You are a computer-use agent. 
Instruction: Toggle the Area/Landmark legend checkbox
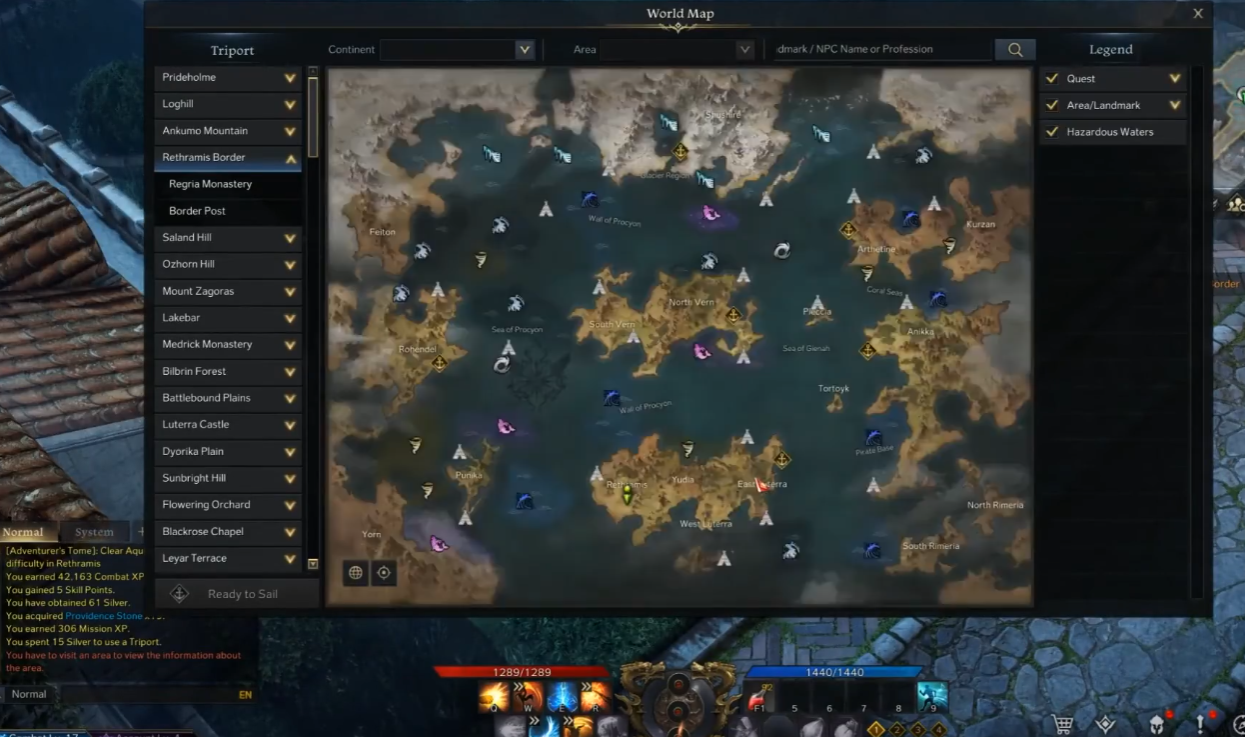[1052, 105]
